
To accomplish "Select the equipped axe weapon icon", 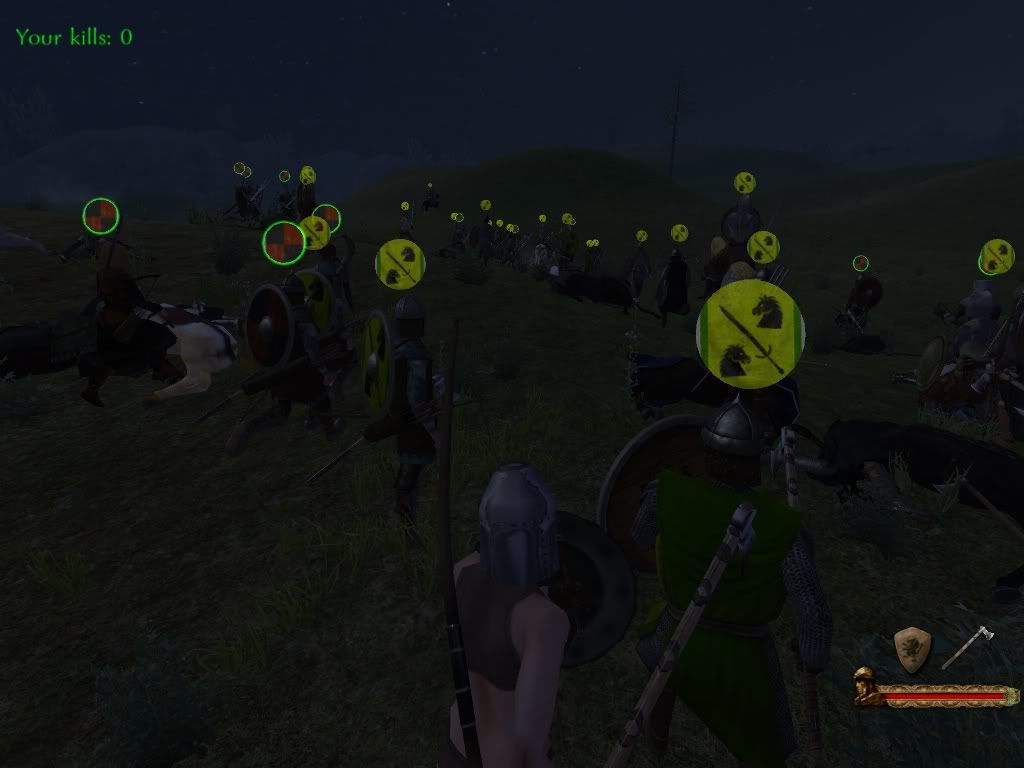I will click(967, 647).
